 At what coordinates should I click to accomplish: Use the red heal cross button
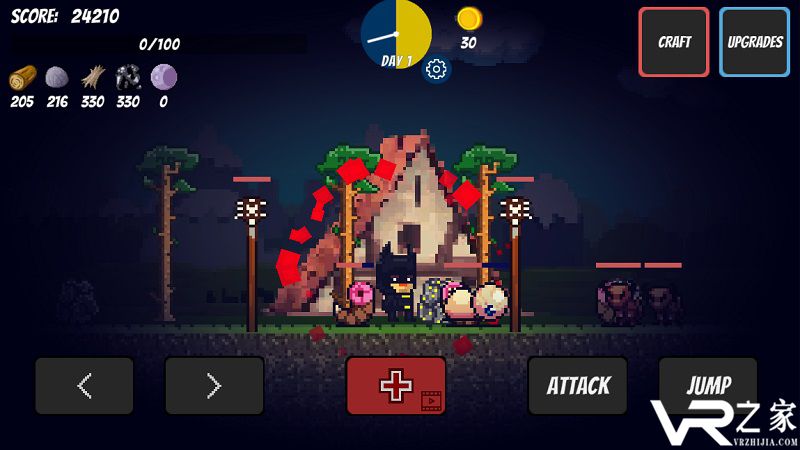point(396,386)
